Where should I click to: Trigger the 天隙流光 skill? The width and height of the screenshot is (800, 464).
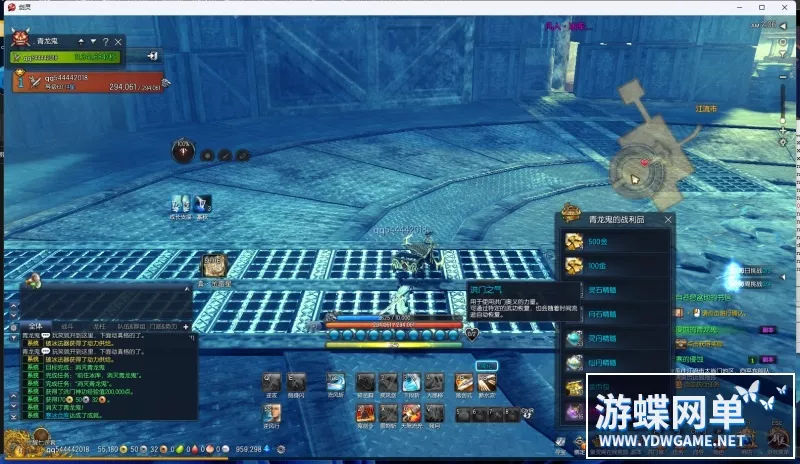click(x=411, y=412)
